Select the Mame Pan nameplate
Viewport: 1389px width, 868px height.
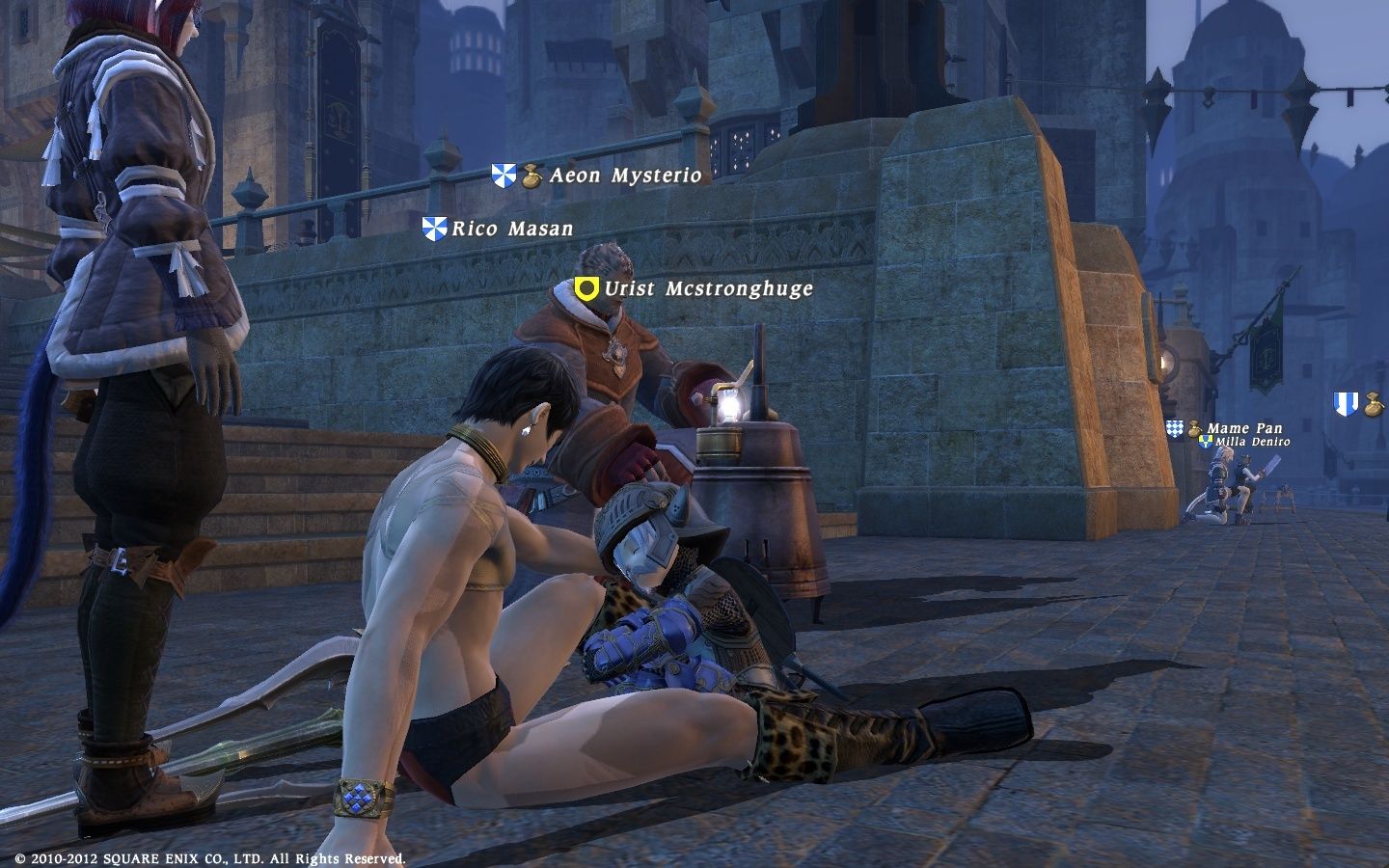(x=1243, y=428)
